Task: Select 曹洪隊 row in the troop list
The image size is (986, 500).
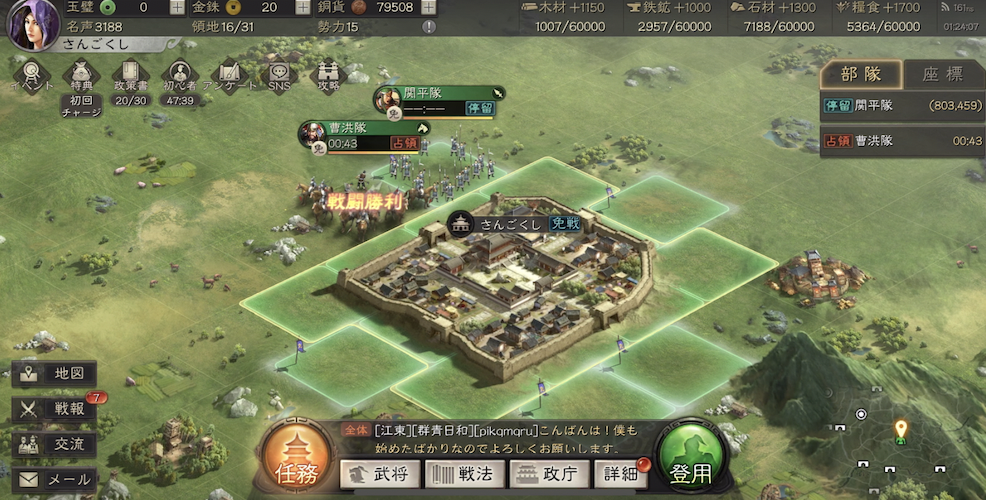Action: coord(902,141)
